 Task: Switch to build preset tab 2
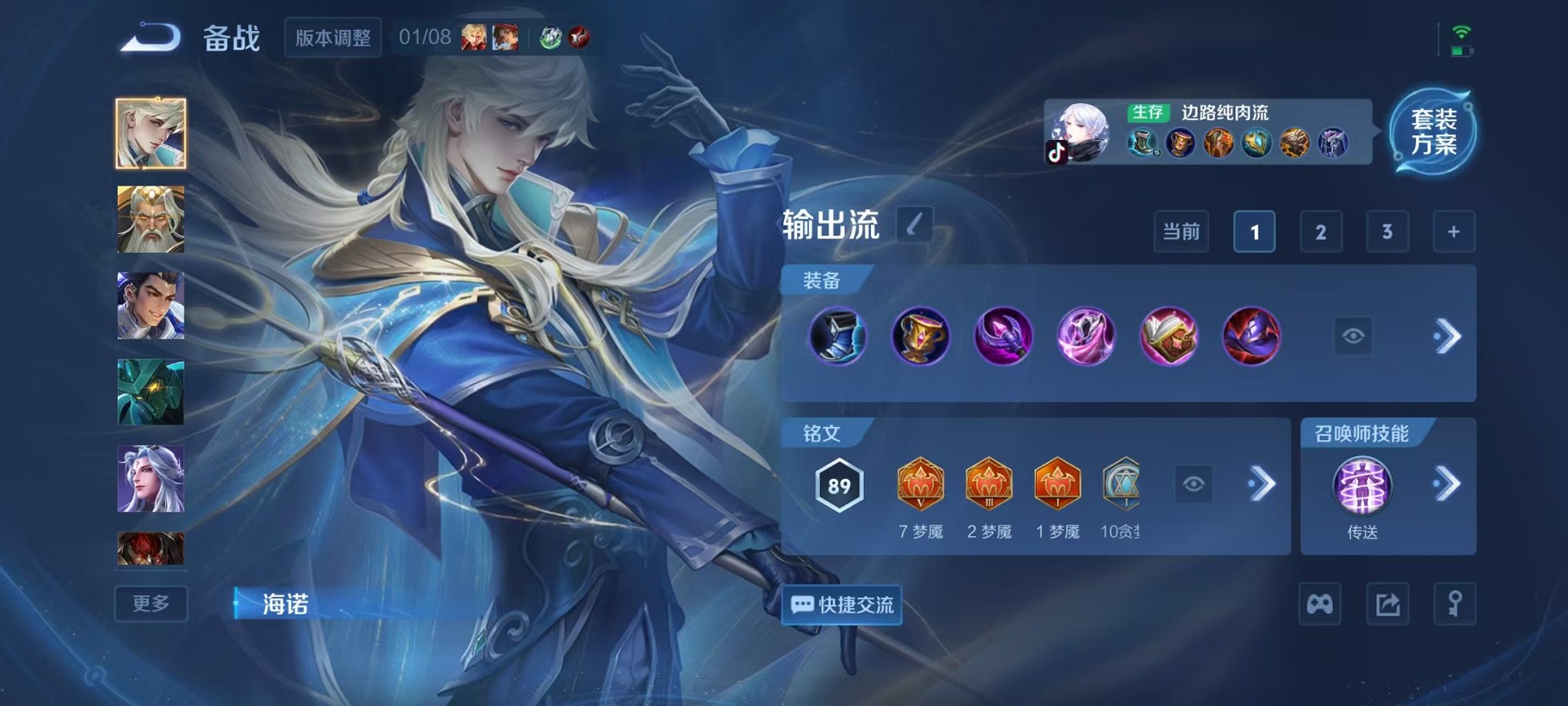tap(1323, 231)
